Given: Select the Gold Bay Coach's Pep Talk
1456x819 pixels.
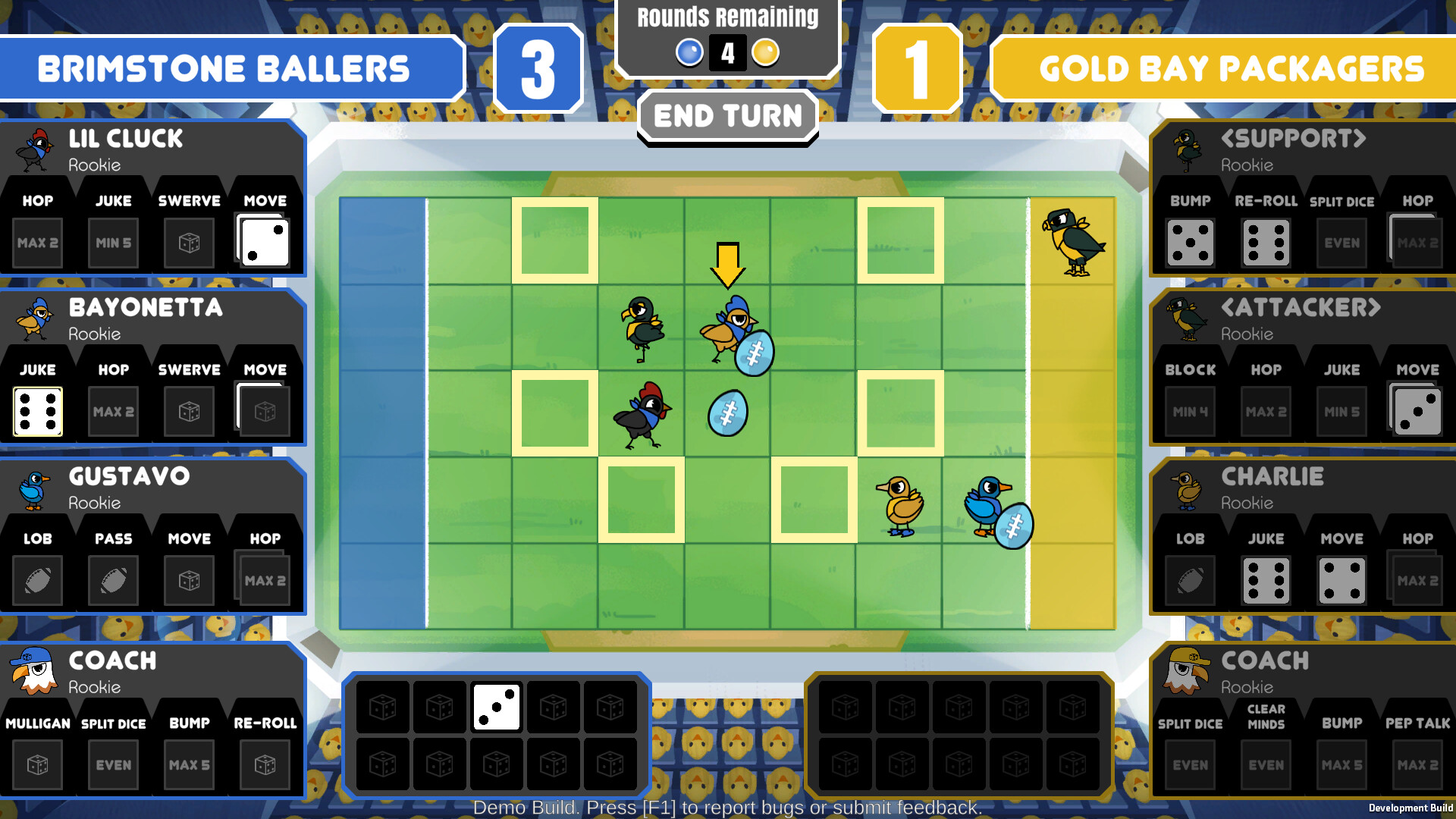Looking at the screenshot, I should [1417, 764].
